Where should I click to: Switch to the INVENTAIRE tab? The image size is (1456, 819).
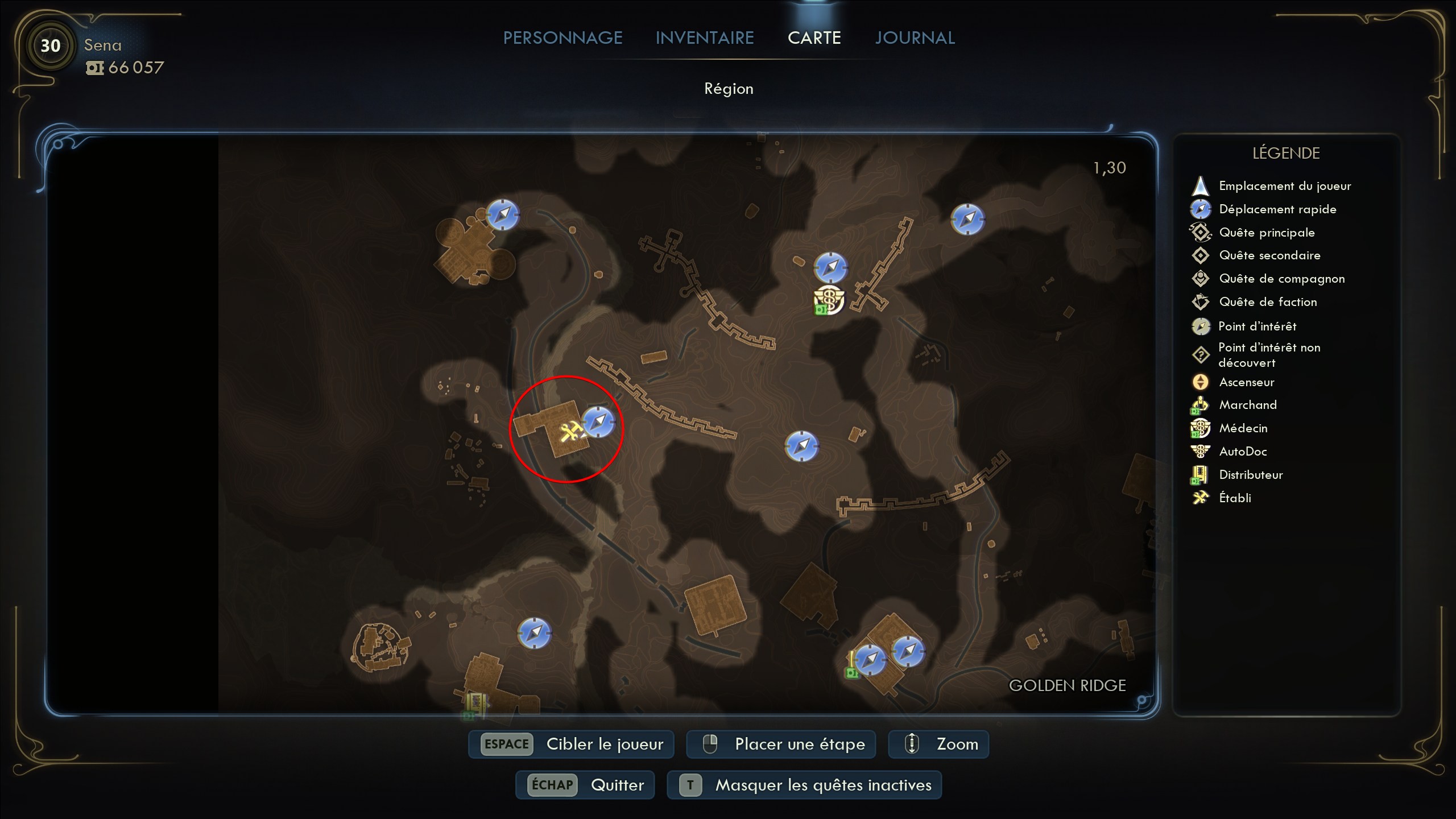click(705, 38)
